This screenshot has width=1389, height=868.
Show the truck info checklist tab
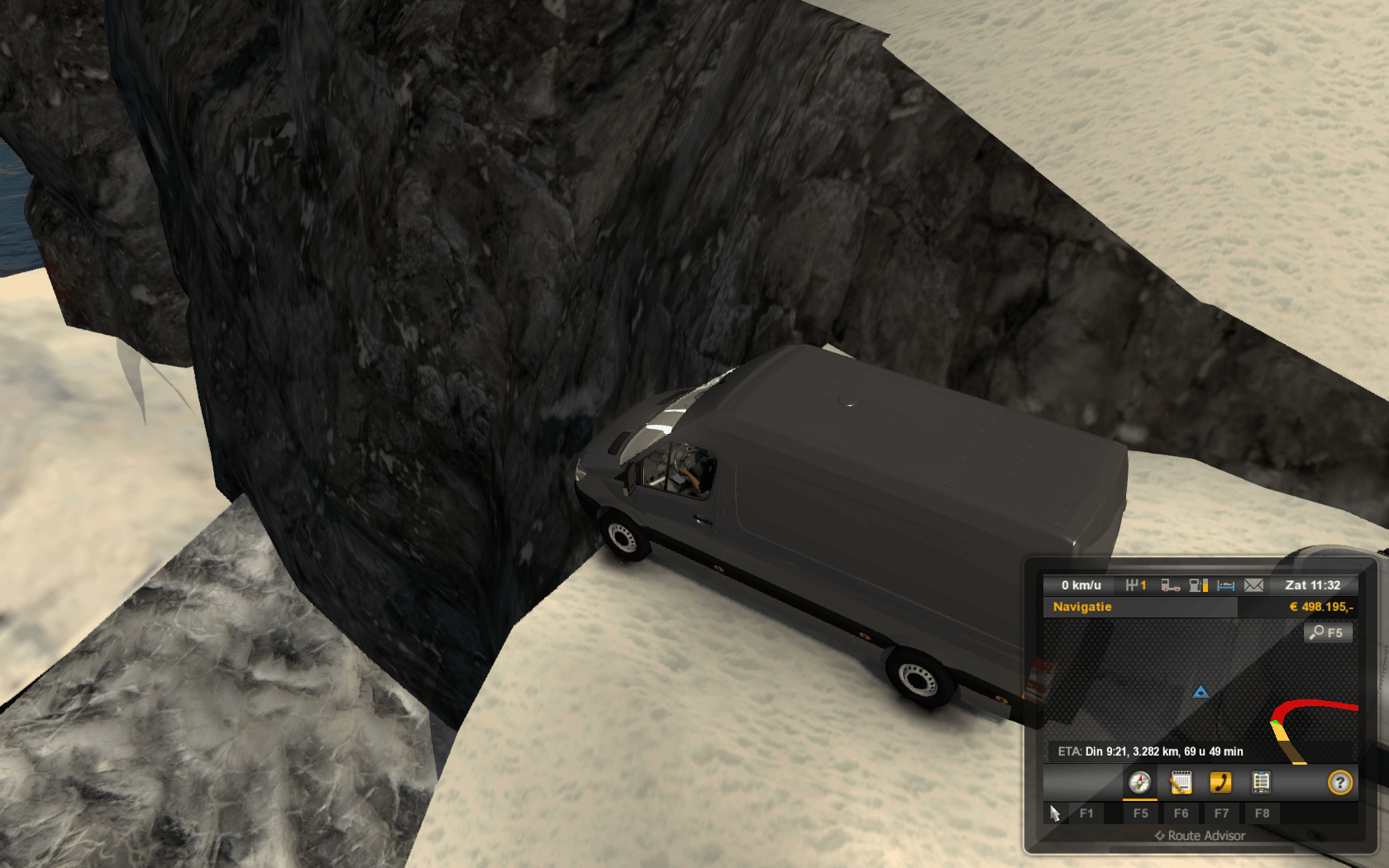pos(1261,782)
